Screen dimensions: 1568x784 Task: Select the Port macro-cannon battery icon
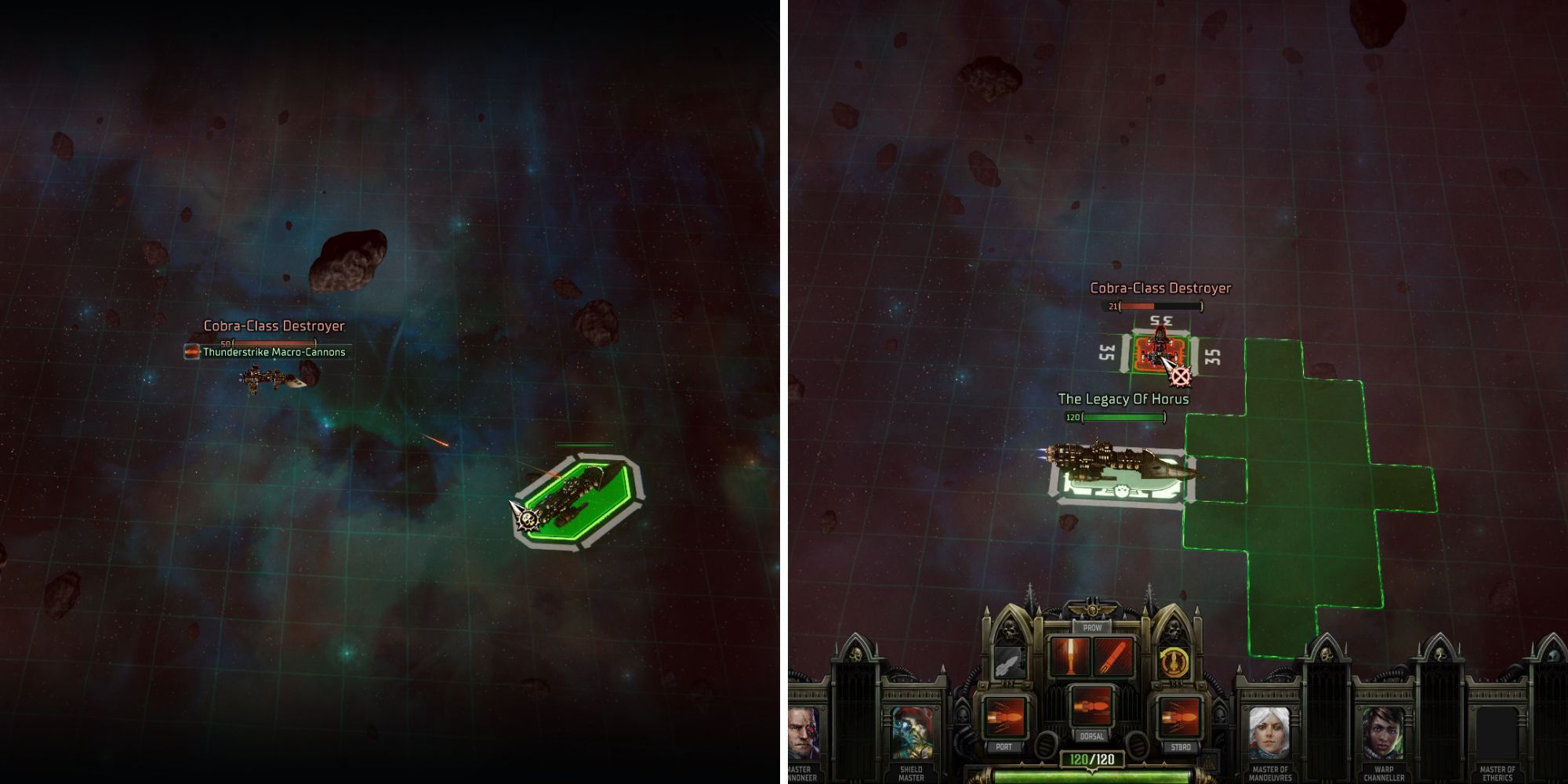pyautogui.click(x=1004, y=717)
